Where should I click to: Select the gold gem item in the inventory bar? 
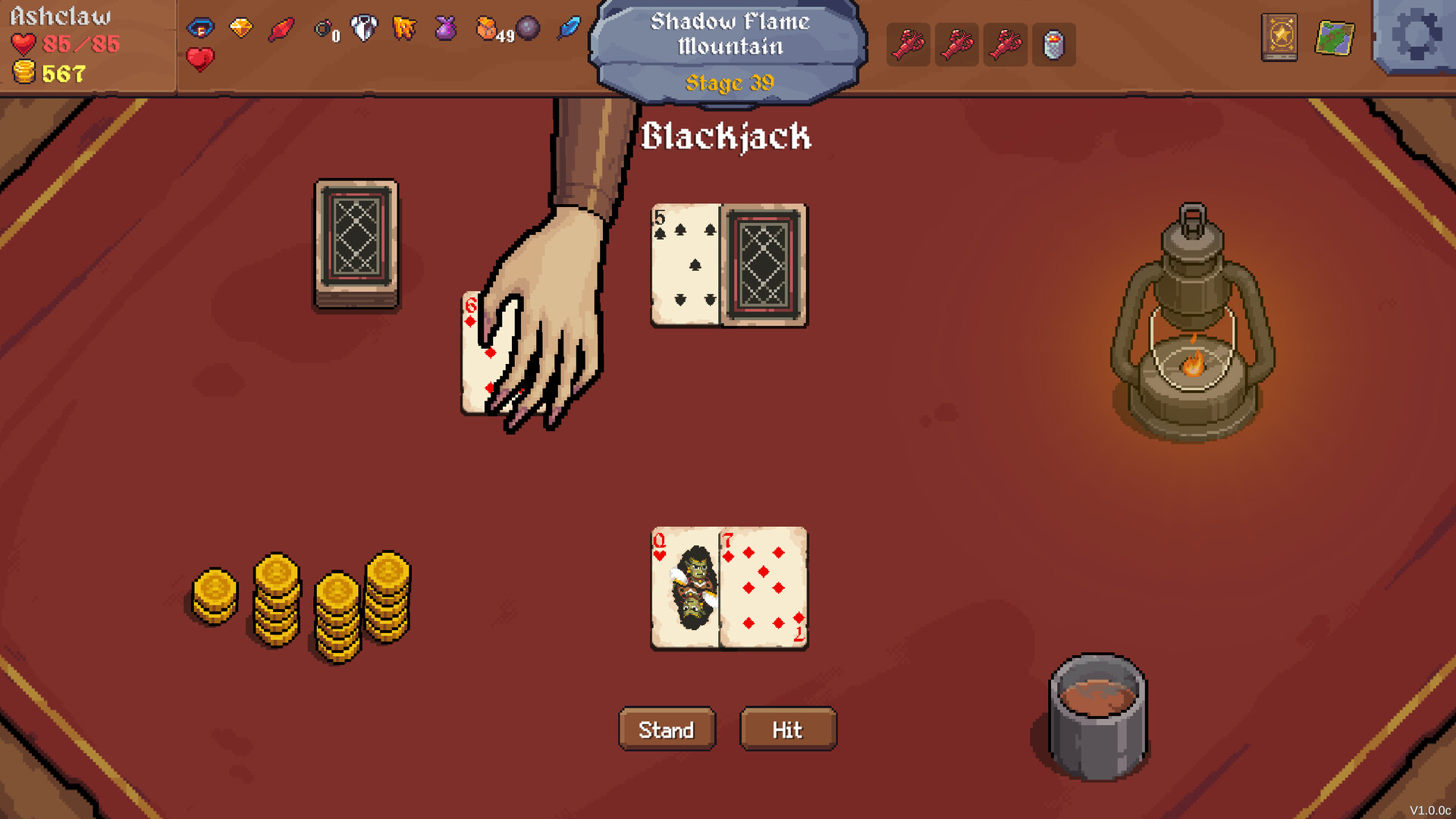241,27
